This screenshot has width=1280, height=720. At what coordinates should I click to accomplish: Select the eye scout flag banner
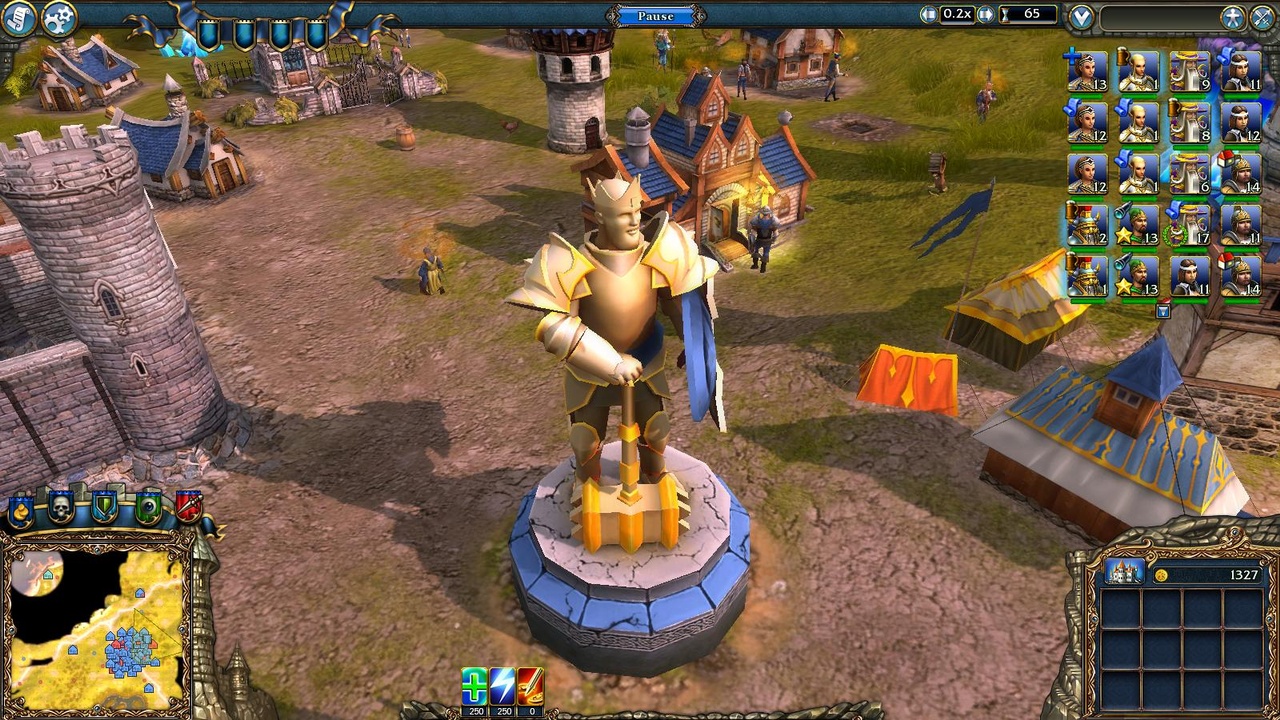pyautogui.click(x=147, y=505)
